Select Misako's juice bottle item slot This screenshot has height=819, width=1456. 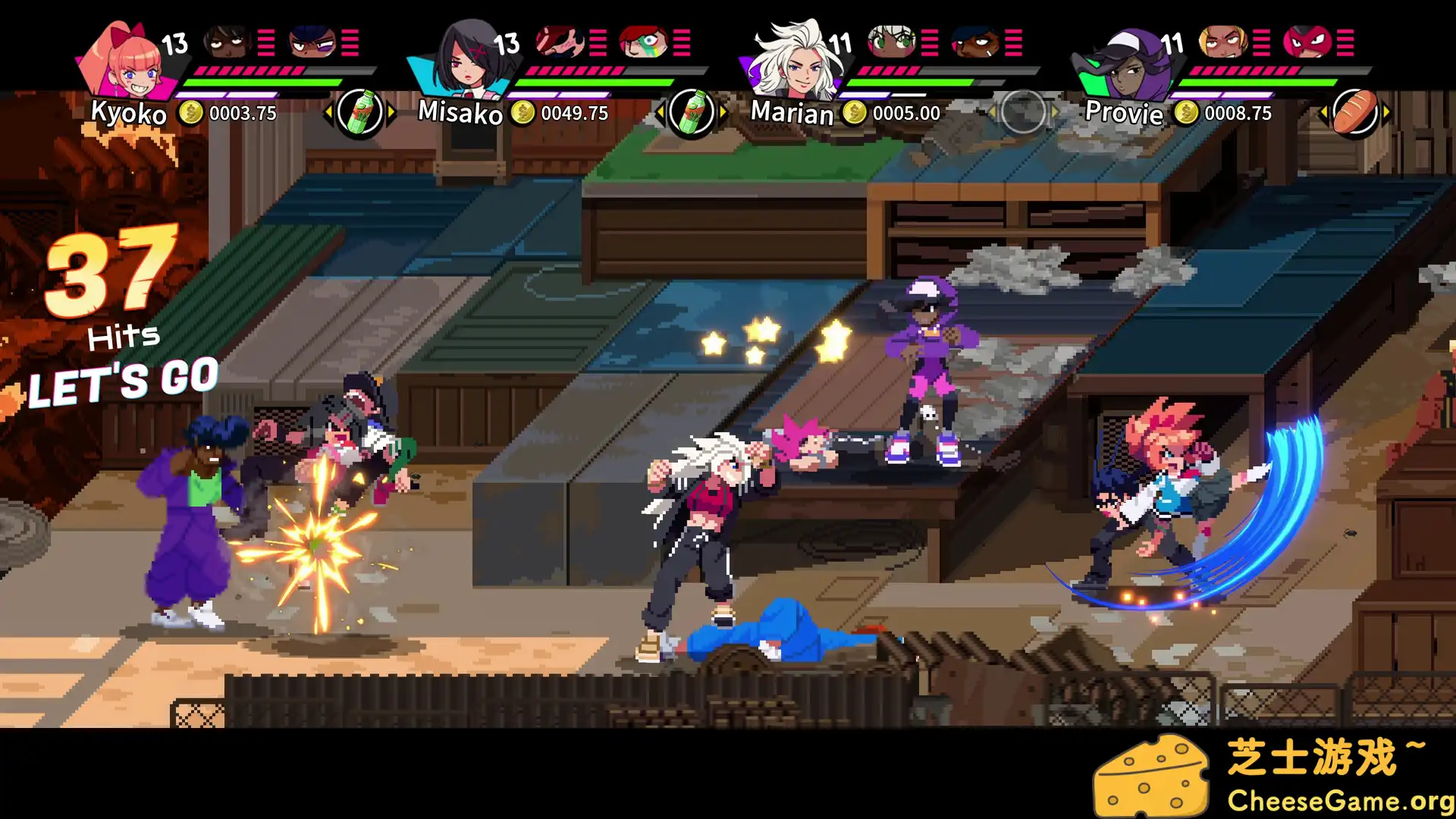(692, 111)
